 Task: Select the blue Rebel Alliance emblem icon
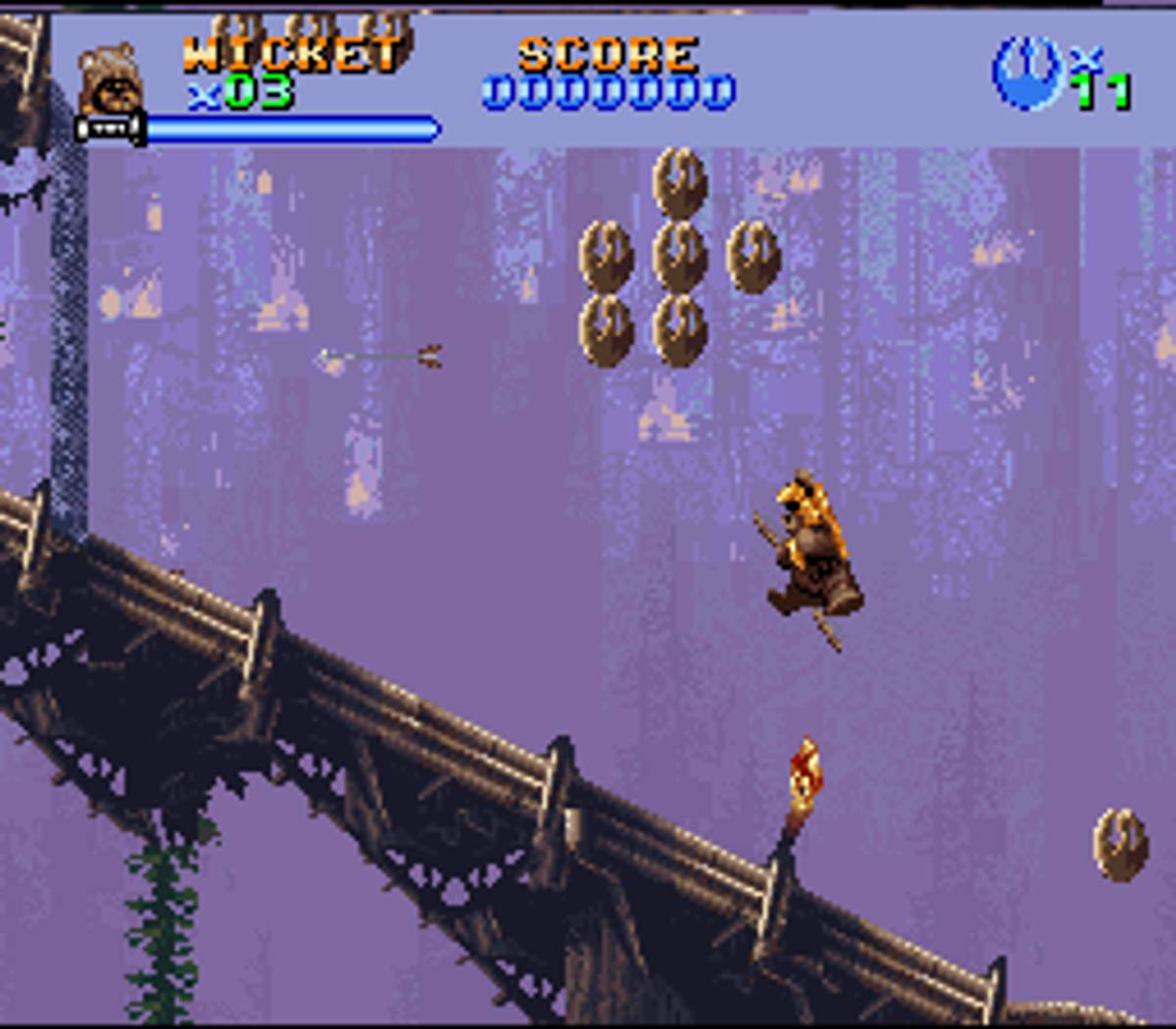(x=1027, y=73)
